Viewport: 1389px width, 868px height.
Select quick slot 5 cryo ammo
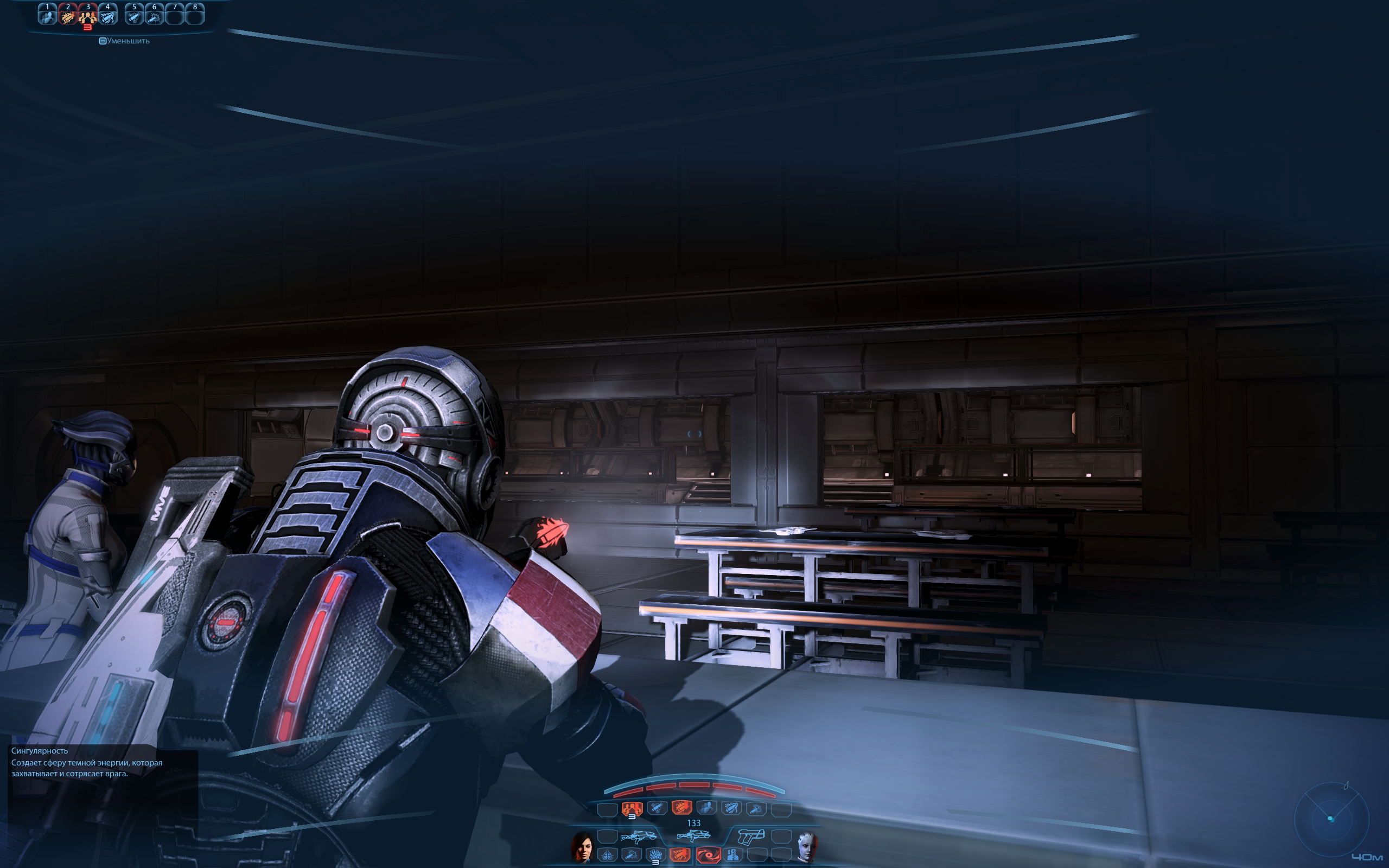pyautogui.click(x=135, y=15)
